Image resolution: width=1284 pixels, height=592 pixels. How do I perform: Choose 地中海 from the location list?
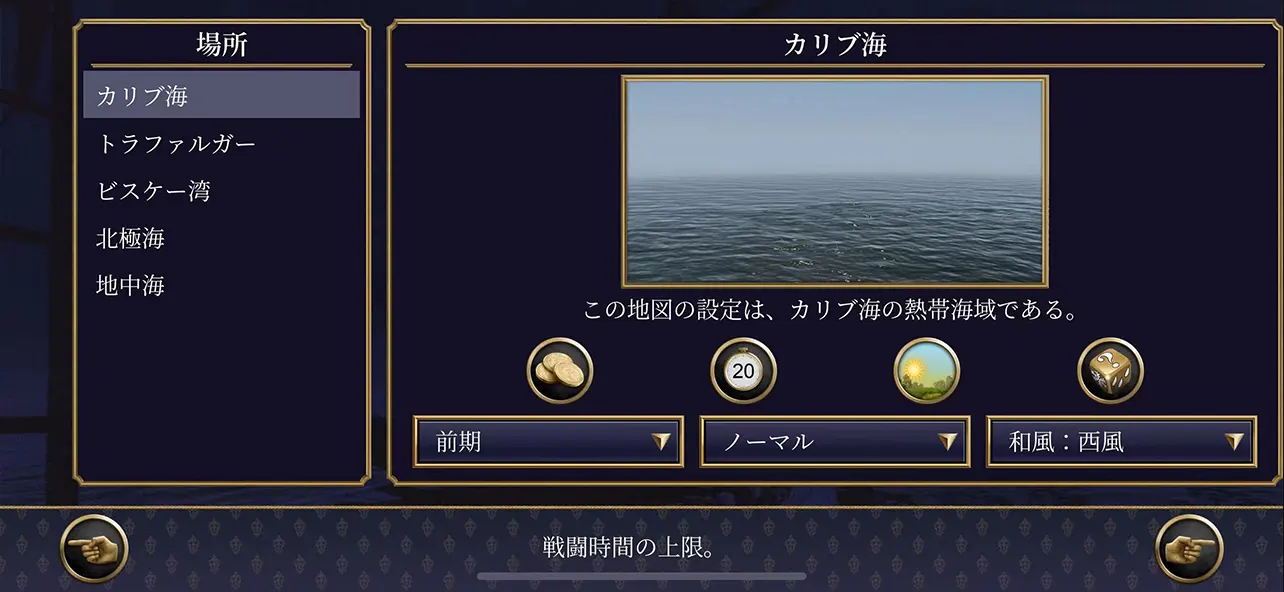pos(221,286)
